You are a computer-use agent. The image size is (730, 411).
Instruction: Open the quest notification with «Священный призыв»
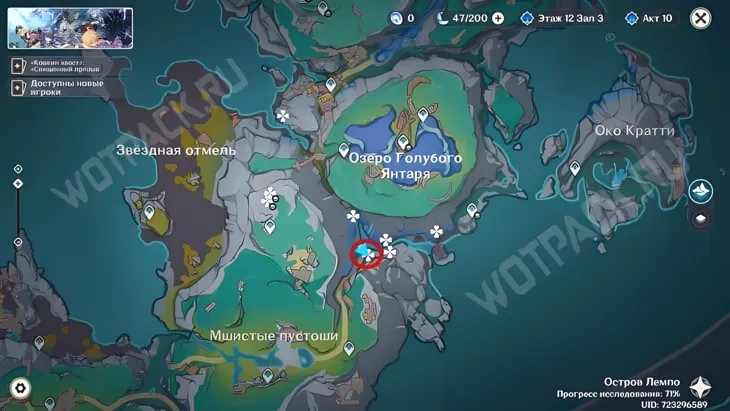(58, 66)
